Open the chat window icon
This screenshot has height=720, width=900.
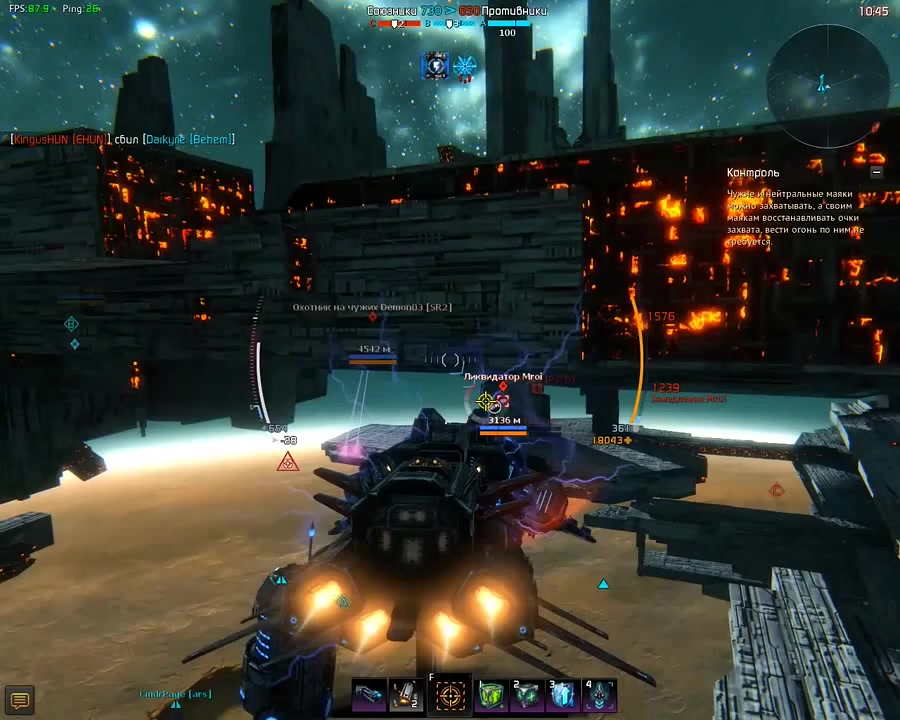(x=19, y=698)
